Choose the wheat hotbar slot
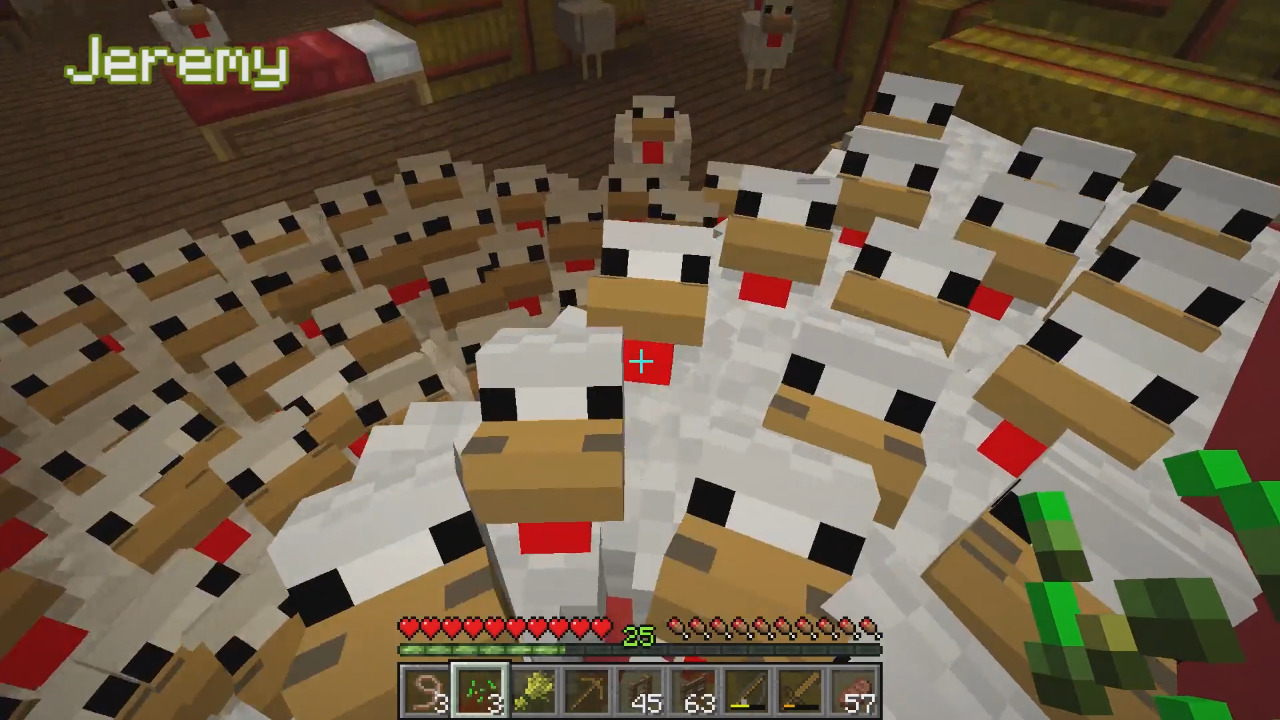Screen dimensions: 1280x720 click(533, 692)
